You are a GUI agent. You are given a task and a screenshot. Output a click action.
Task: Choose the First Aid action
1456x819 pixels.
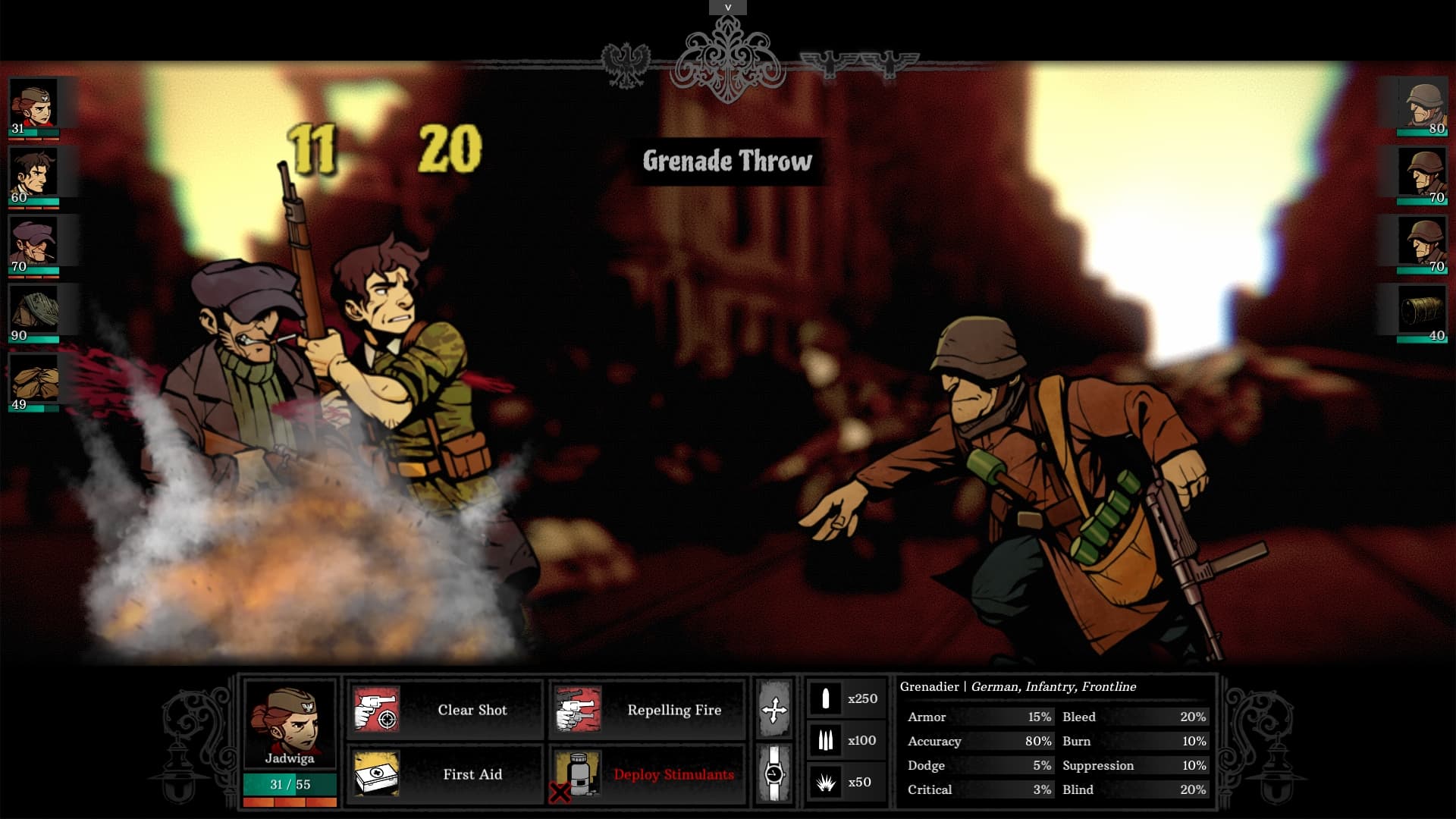tap(445, 774)
